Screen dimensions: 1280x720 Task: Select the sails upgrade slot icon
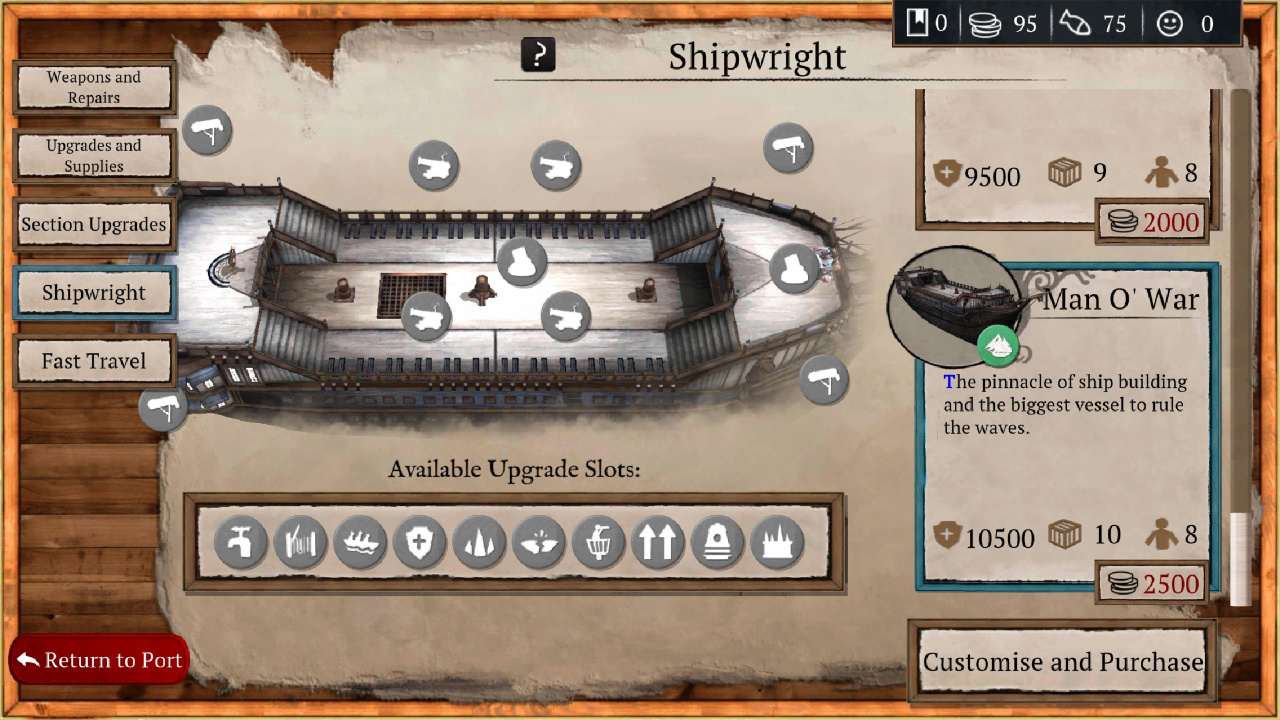(x=478, y=543)
